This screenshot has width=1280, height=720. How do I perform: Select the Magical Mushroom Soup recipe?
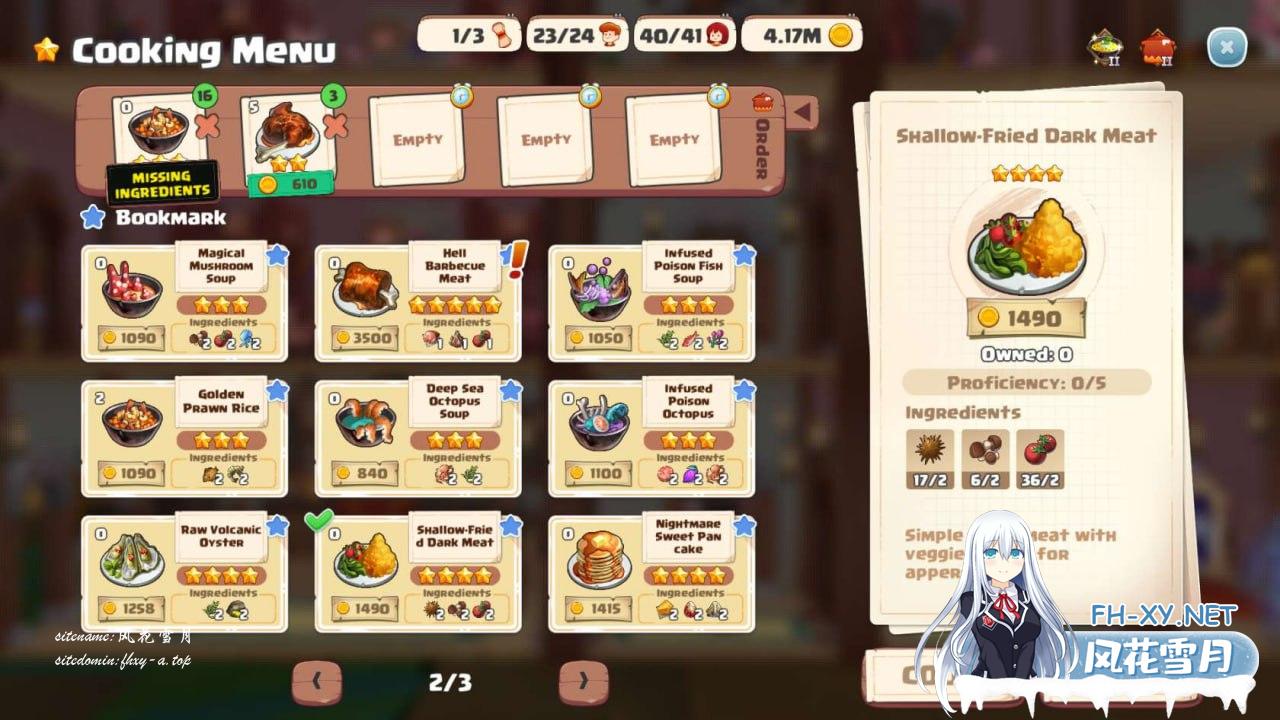(x=184, y=302)
